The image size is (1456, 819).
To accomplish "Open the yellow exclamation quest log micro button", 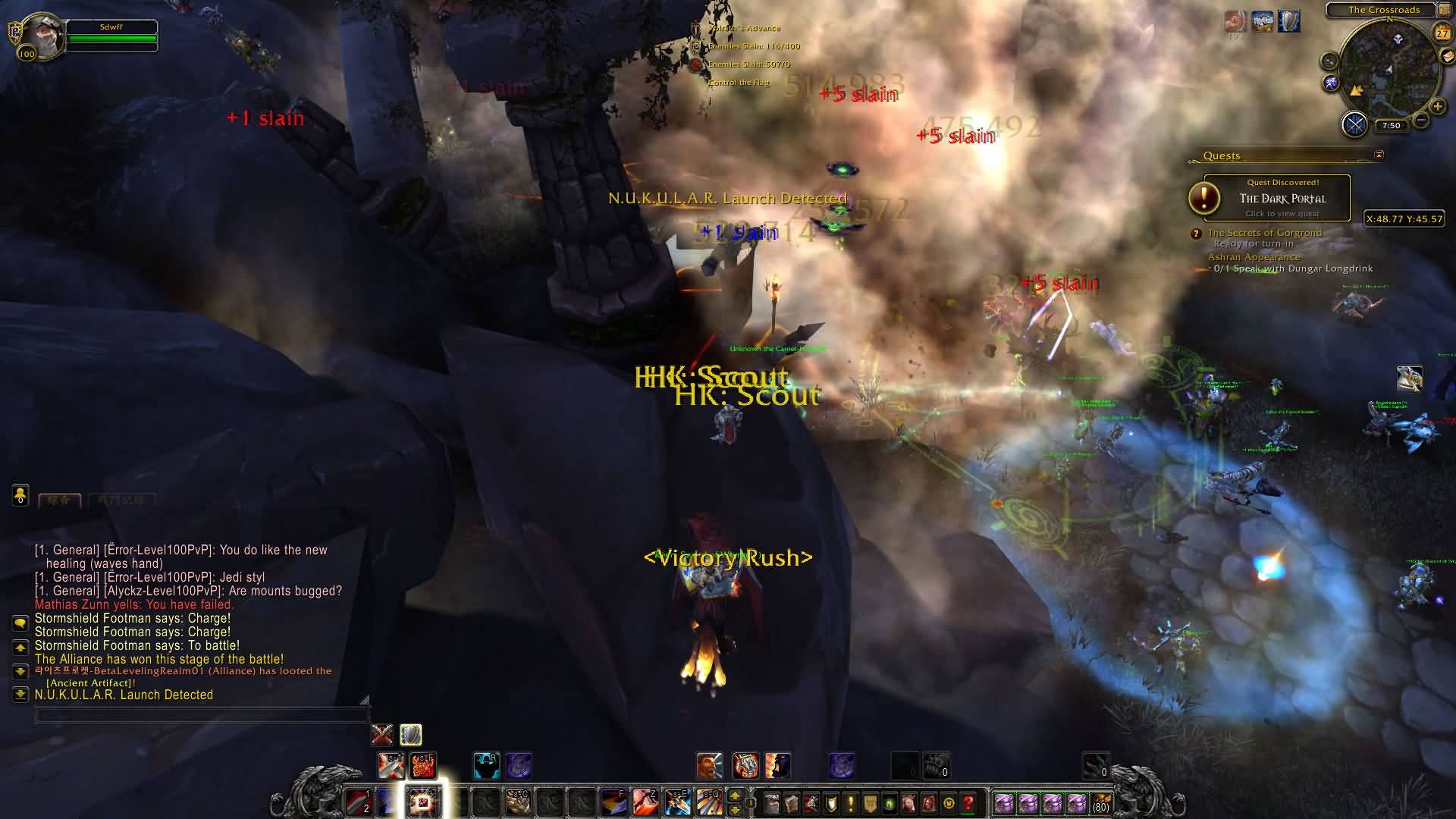I will click(851, 802).
